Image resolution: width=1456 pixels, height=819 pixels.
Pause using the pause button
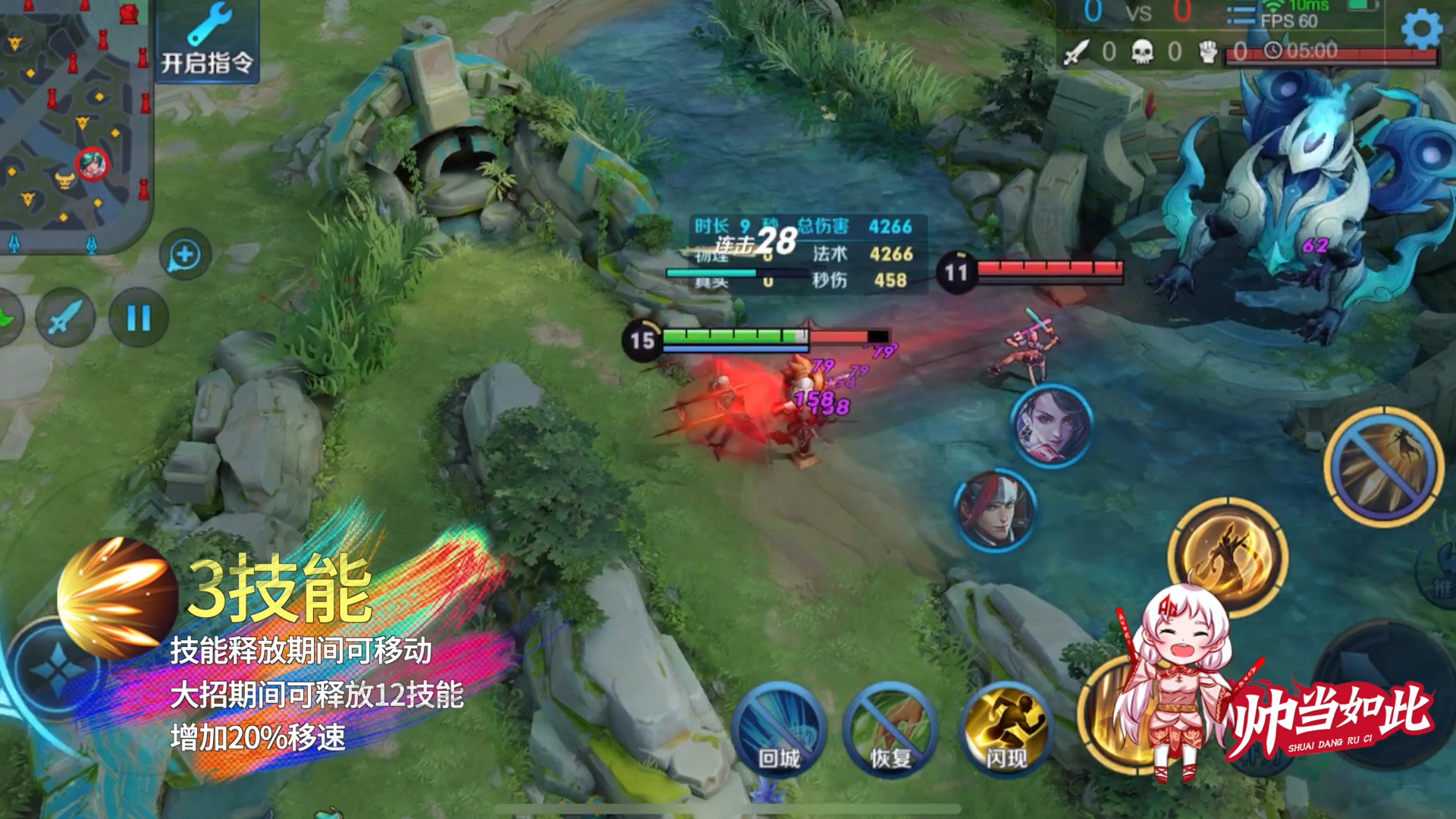139,318
